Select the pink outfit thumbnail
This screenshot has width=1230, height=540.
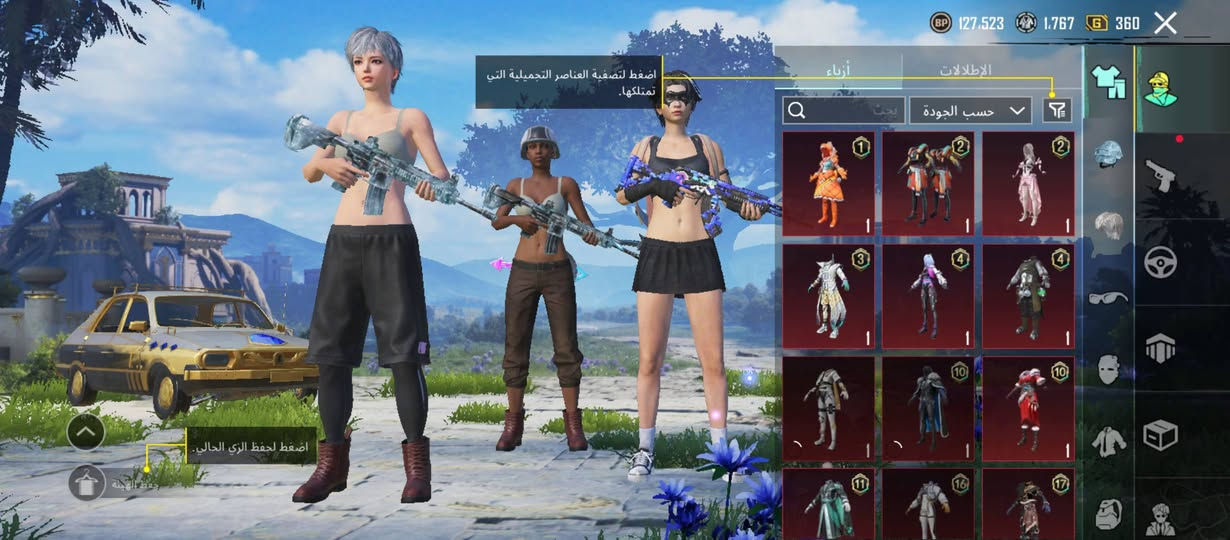(x=1028, y=184)
